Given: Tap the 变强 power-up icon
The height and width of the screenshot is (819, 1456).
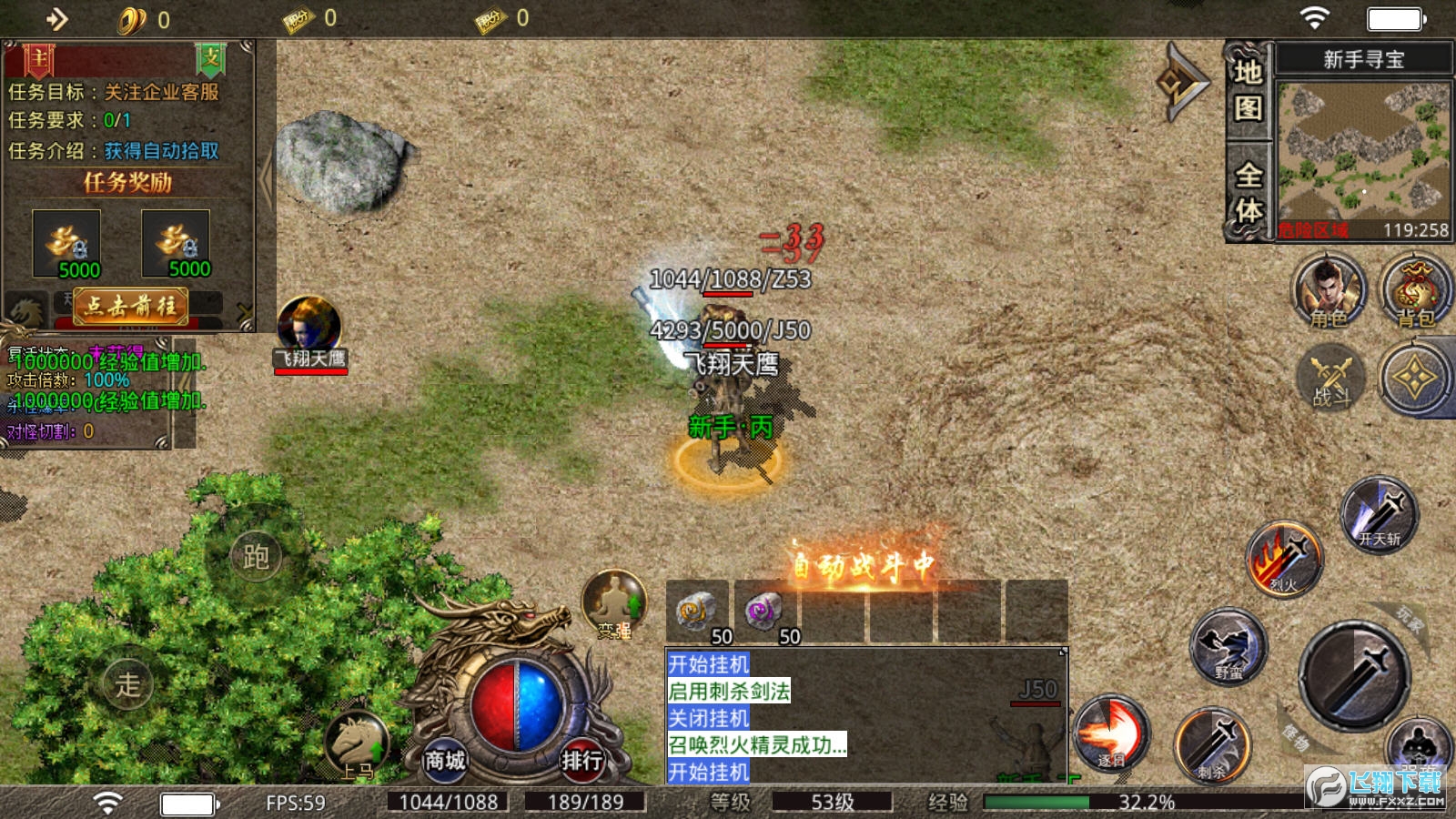Looking at the screenshot, I should 614,603.
